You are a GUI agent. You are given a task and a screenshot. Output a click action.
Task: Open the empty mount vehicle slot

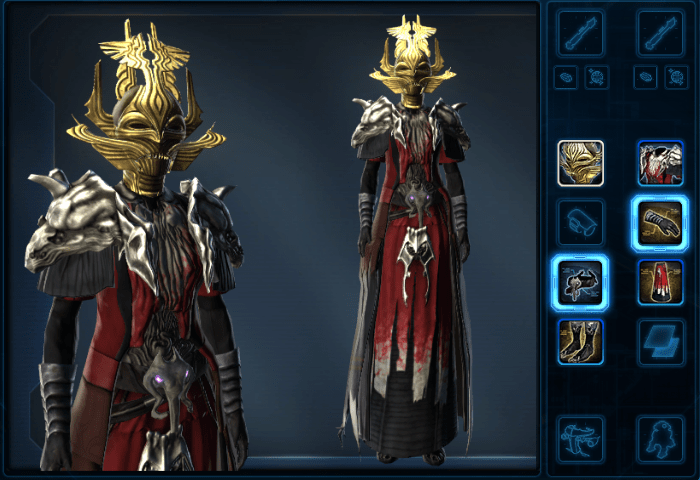(x=580, y=438)
